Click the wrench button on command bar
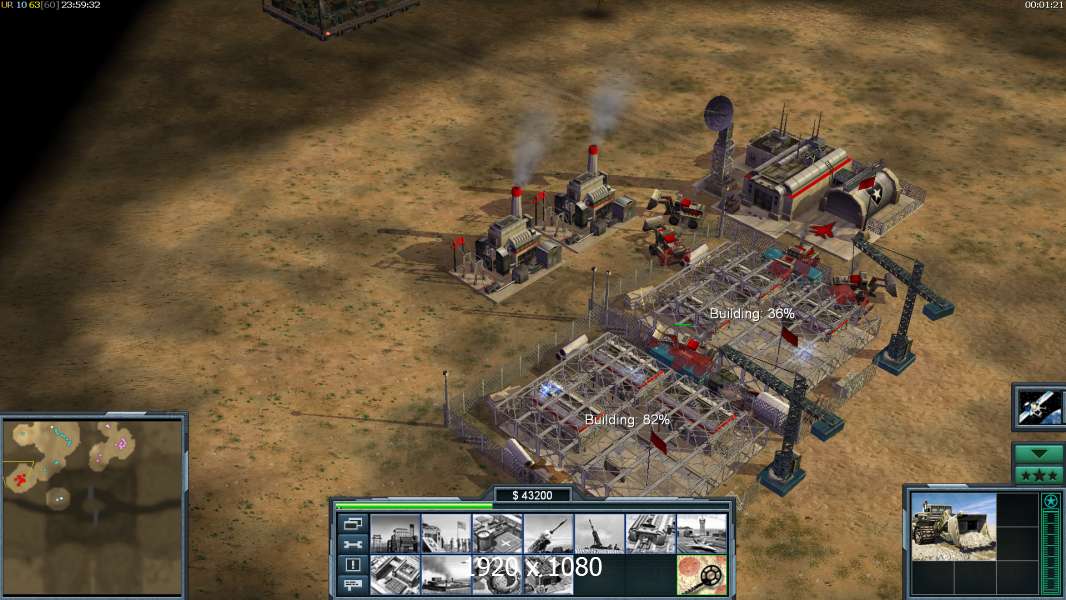1066x600 pixels. (x=352, y=544)
